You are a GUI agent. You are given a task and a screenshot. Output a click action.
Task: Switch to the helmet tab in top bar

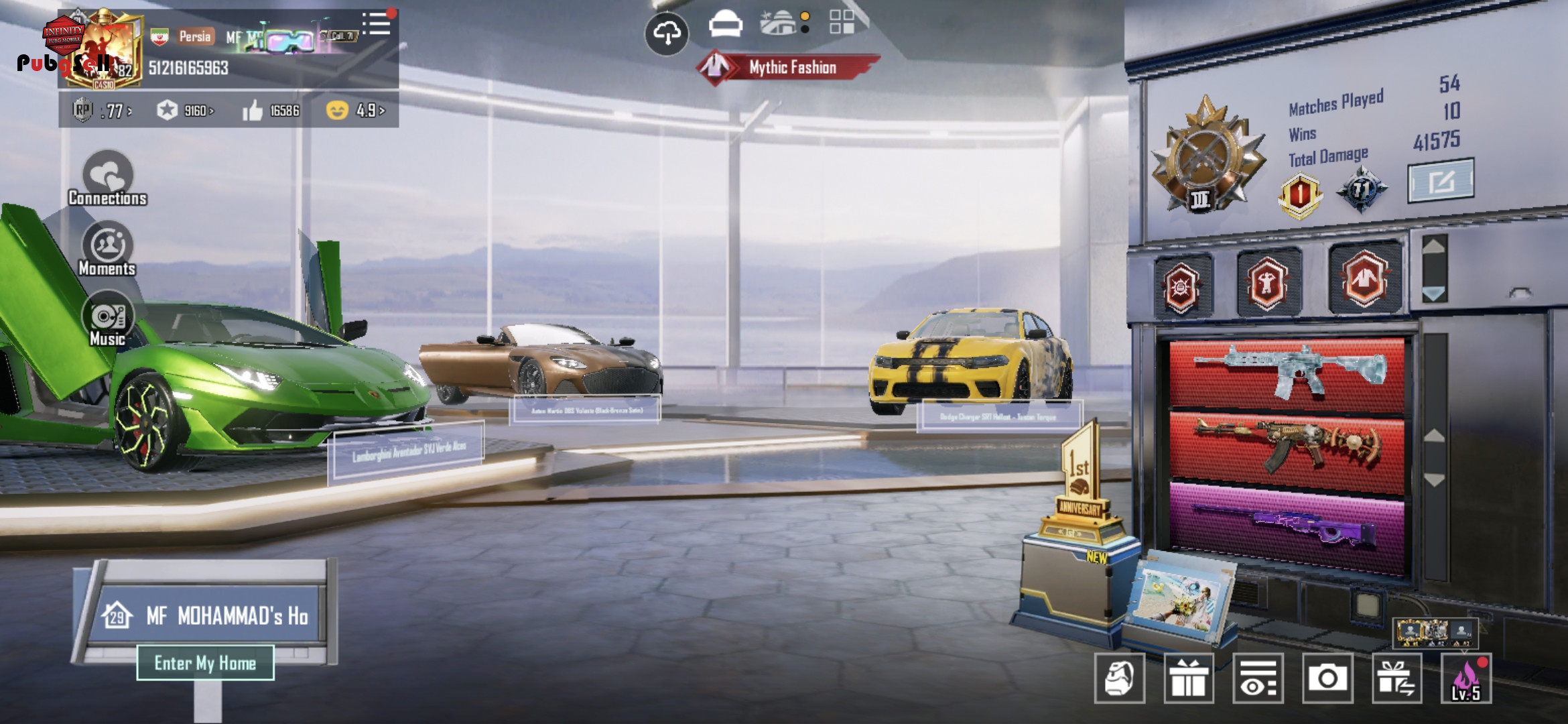tap(726, 25)
